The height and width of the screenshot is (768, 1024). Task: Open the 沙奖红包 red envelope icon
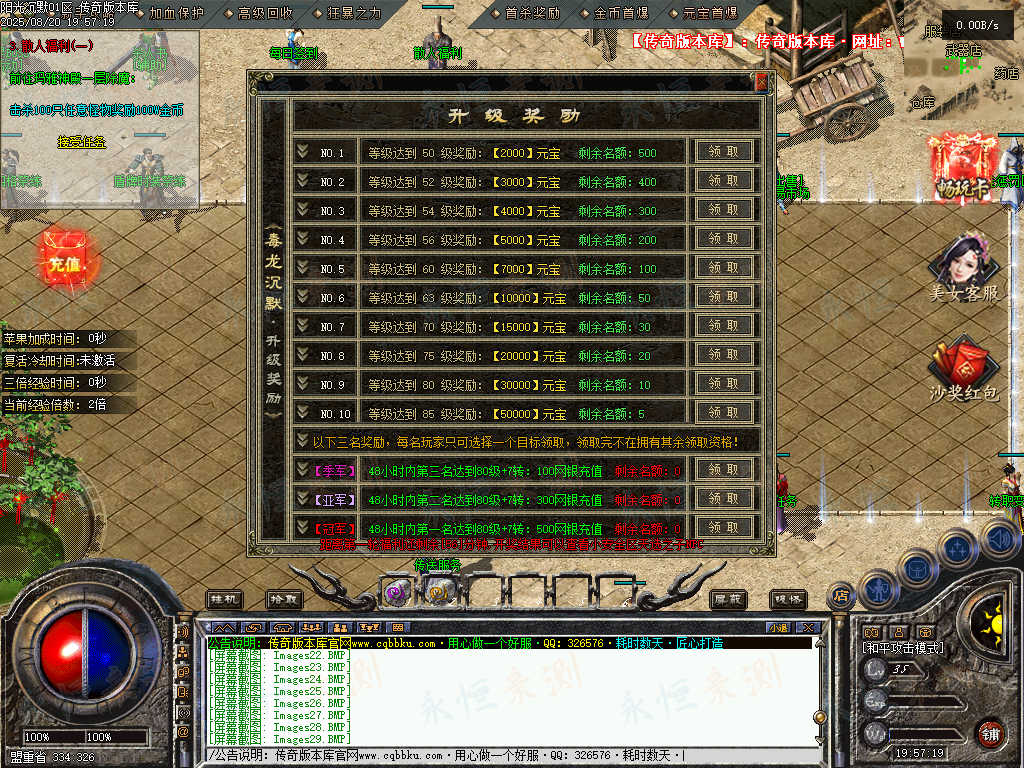click(x=963, y=368)
